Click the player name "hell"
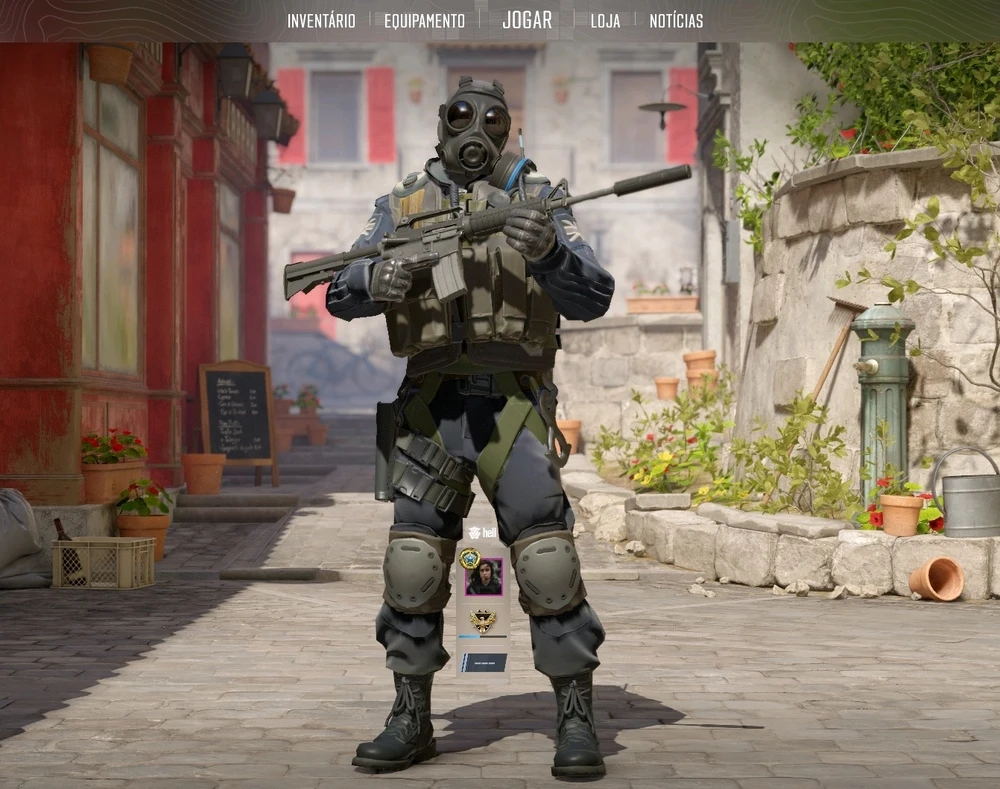1000x789 pixels. 489,533
